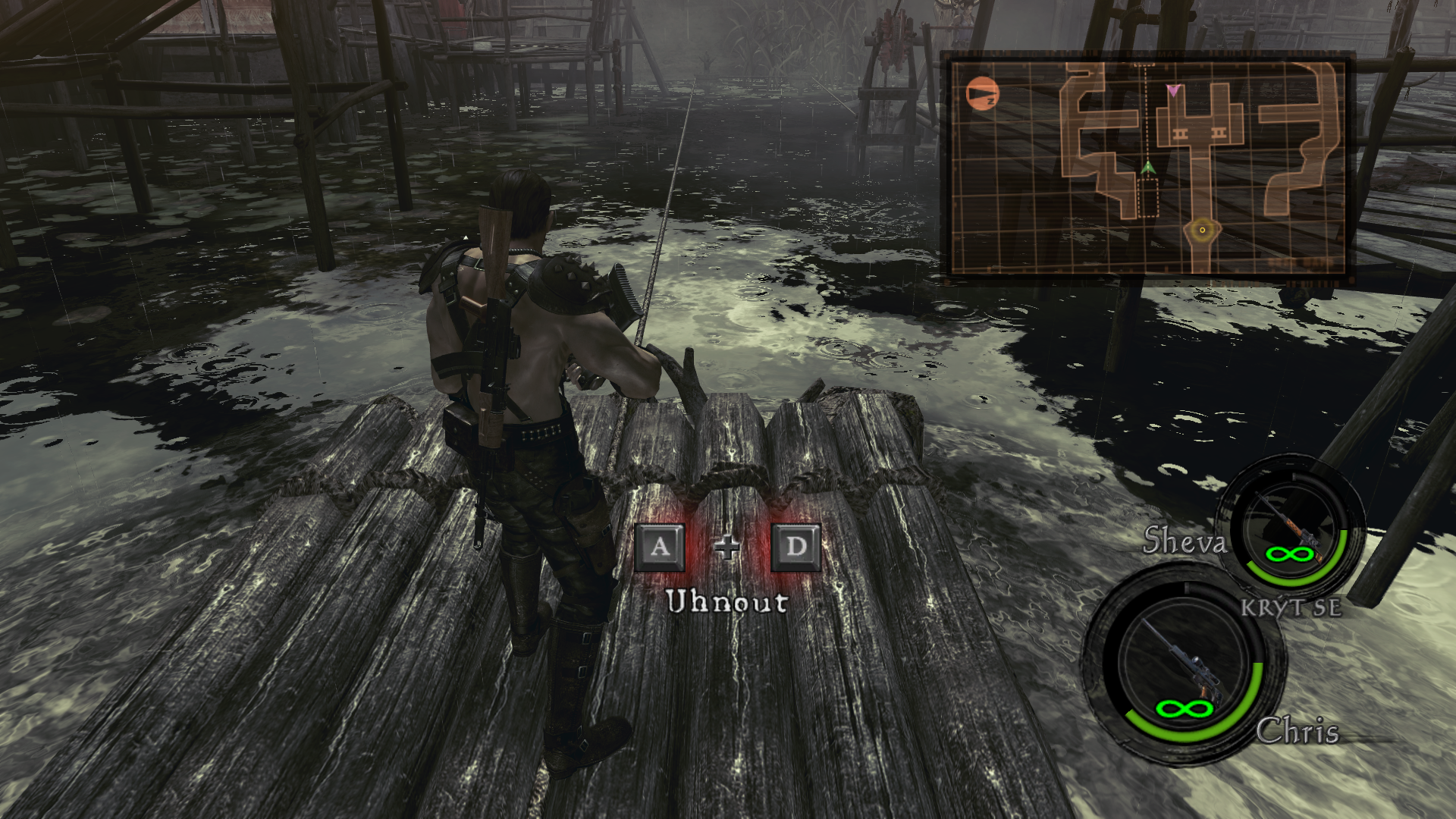
Task: Click the yellow objective marker on the minimap
Action: 1202,229
